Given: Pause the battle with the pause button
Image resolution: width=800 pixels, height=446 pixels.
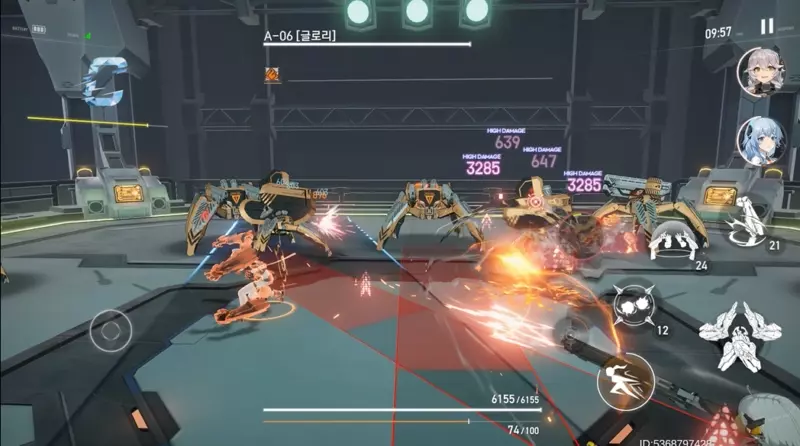Looking at the screenshot, I should (767, 27).
